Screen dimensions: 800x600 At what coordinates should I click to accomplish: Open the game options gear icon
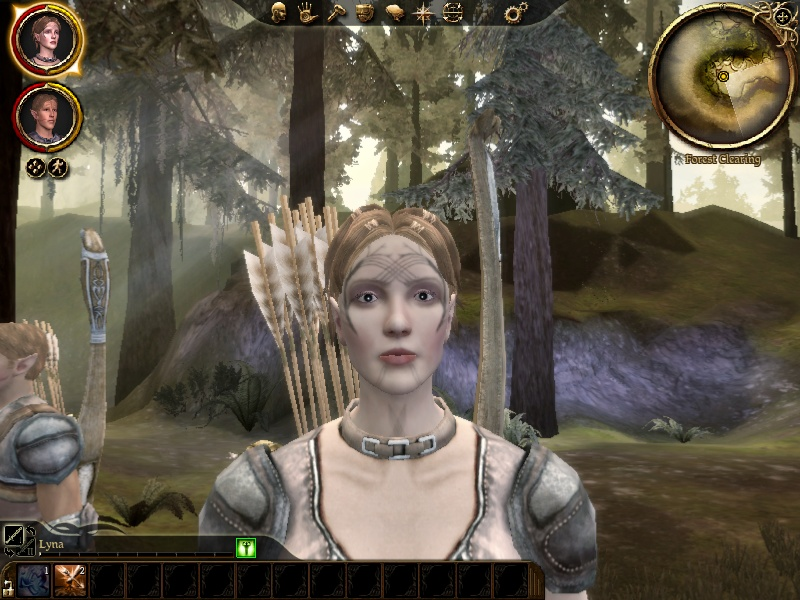pos(516,13)
